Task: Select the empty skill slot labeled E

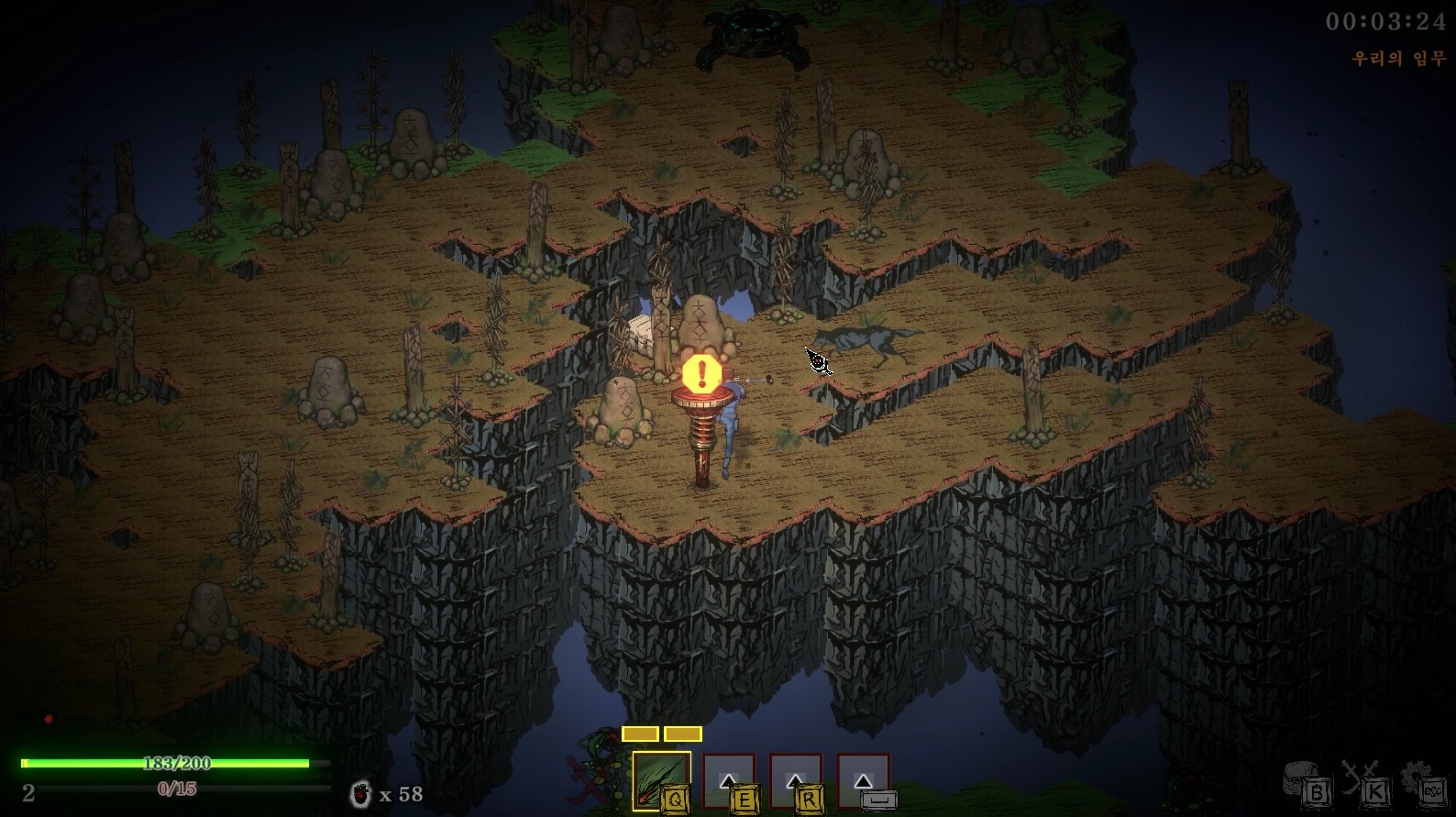Action: coord(729,781)
